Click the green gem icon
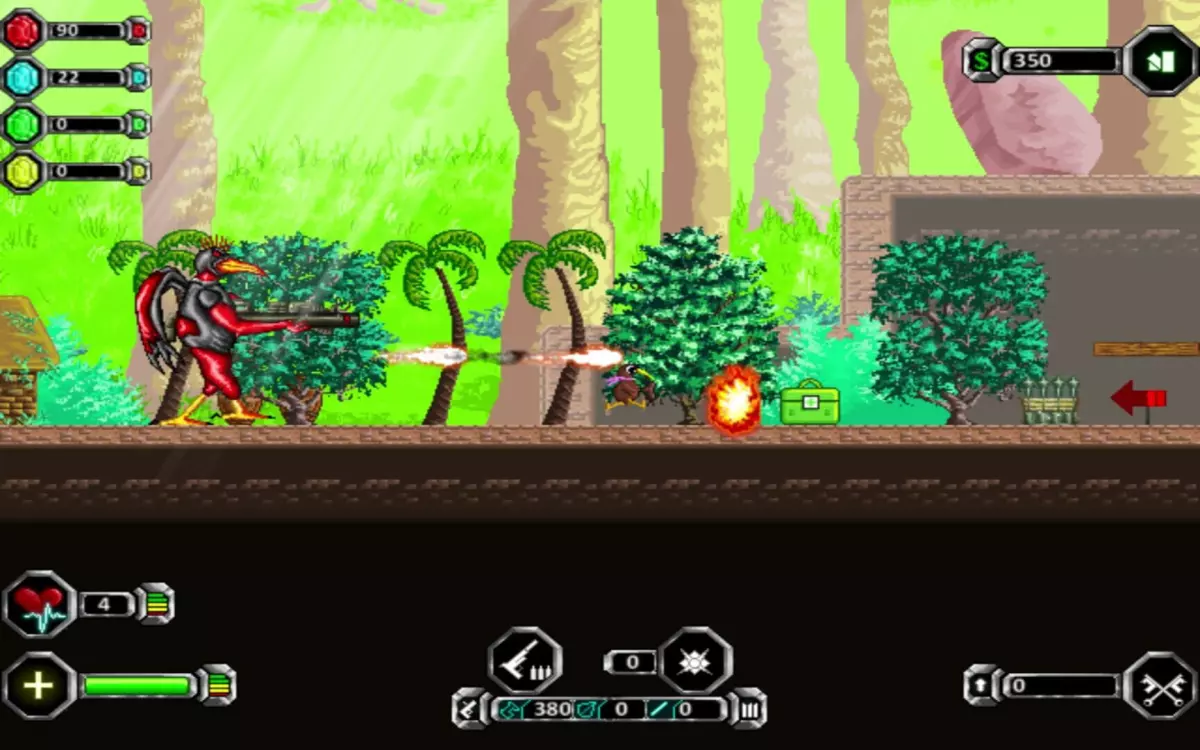The width and height of the screenshot is (1200, 750). (23, 124)
